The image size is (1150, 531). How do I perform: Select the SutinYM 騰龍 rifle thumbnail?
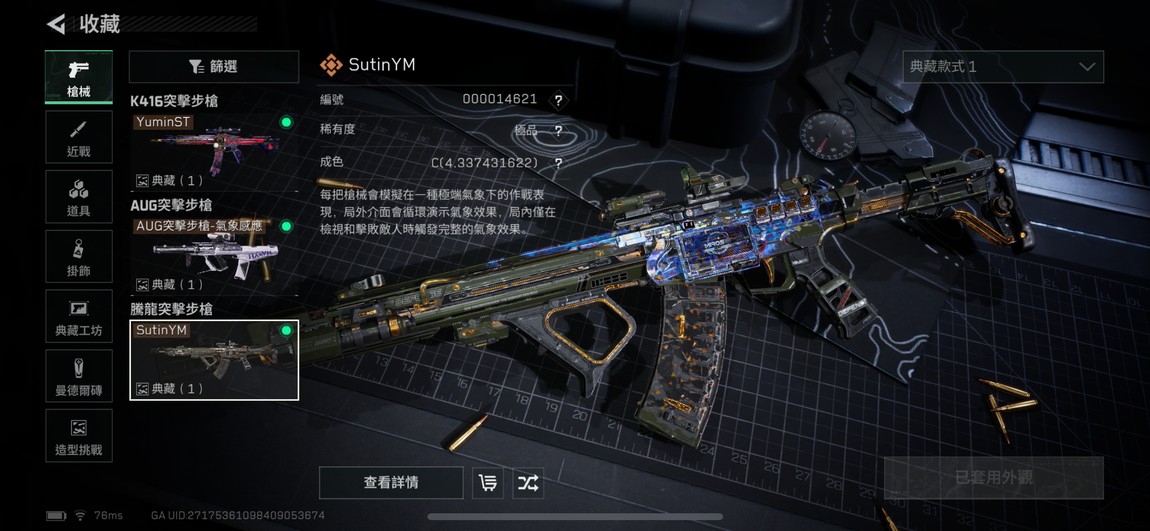214,359
